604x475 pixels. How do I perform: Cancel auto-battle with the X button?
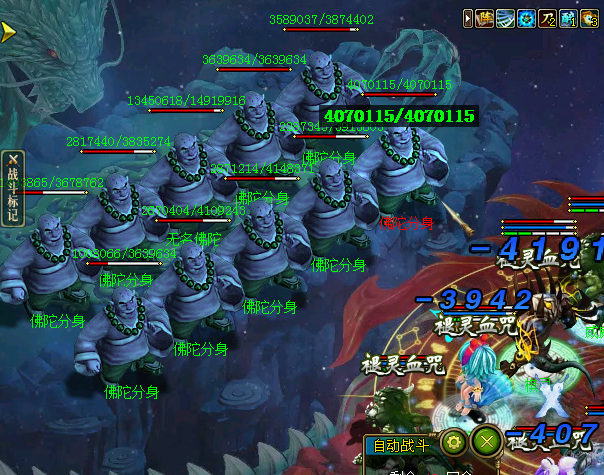tap(486, 443)
